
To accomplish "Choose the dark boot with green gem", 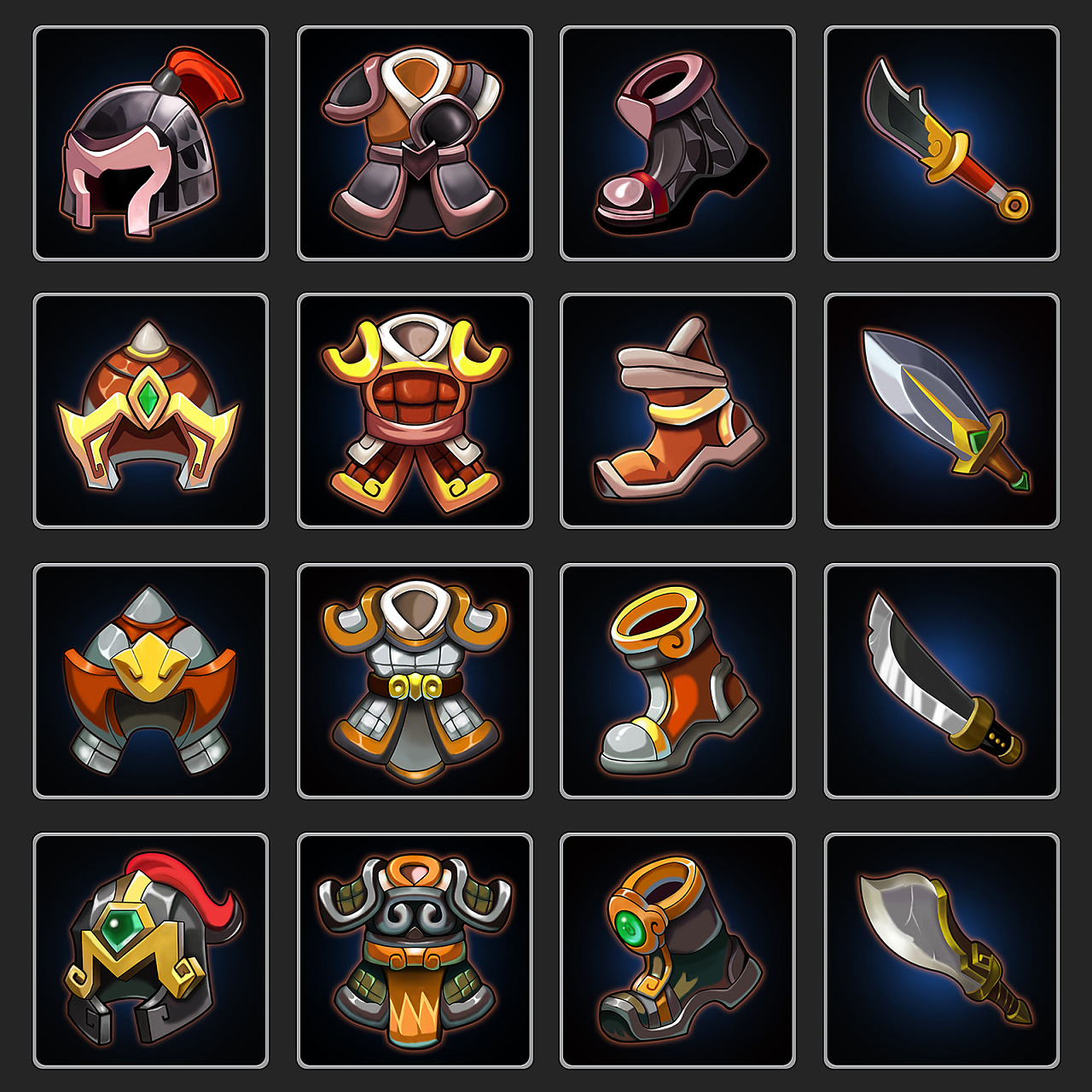I will (677, 950).
